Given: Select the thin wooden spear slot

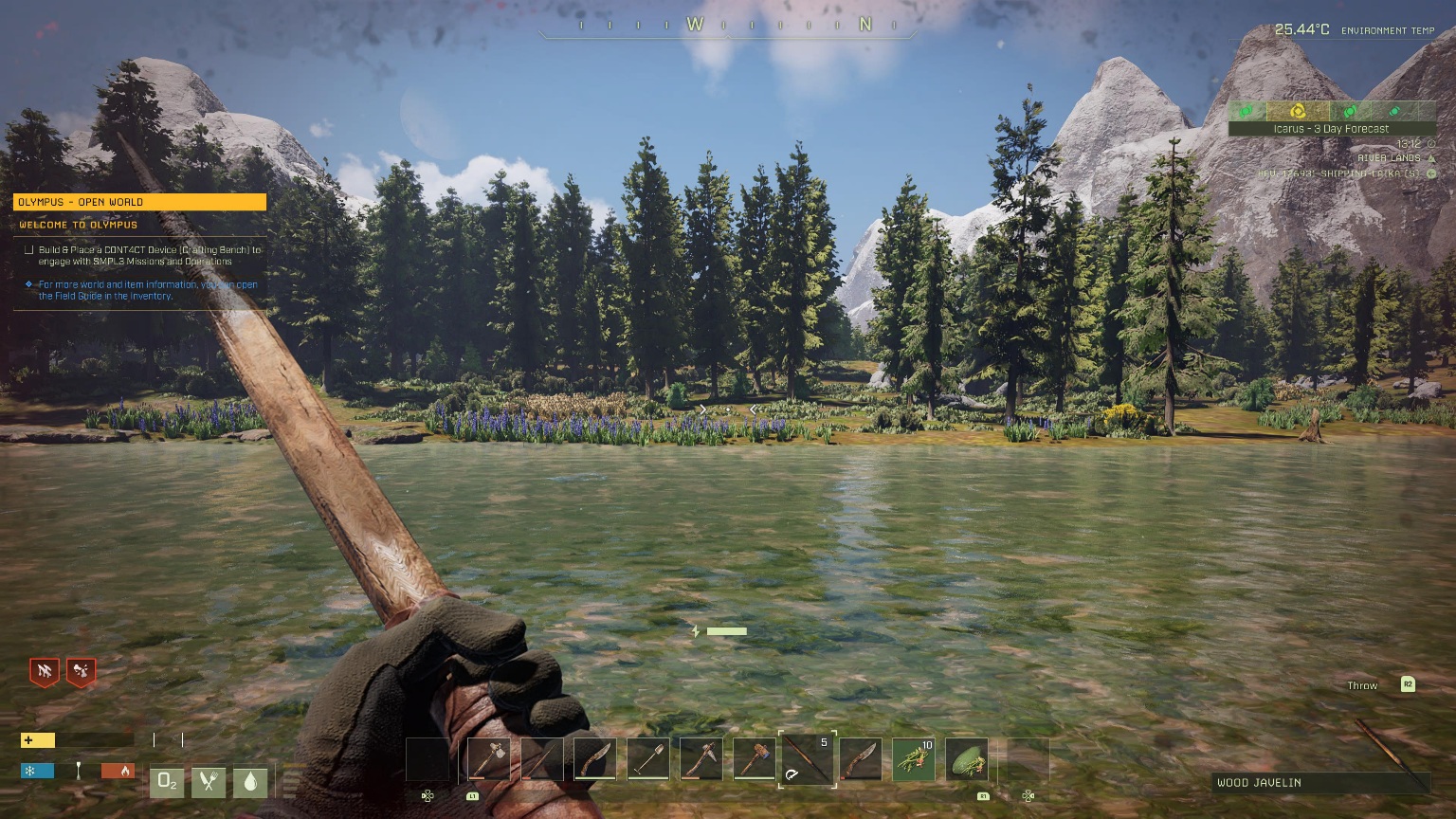Looking at the screenshot, I should click(x=541, y=759).
